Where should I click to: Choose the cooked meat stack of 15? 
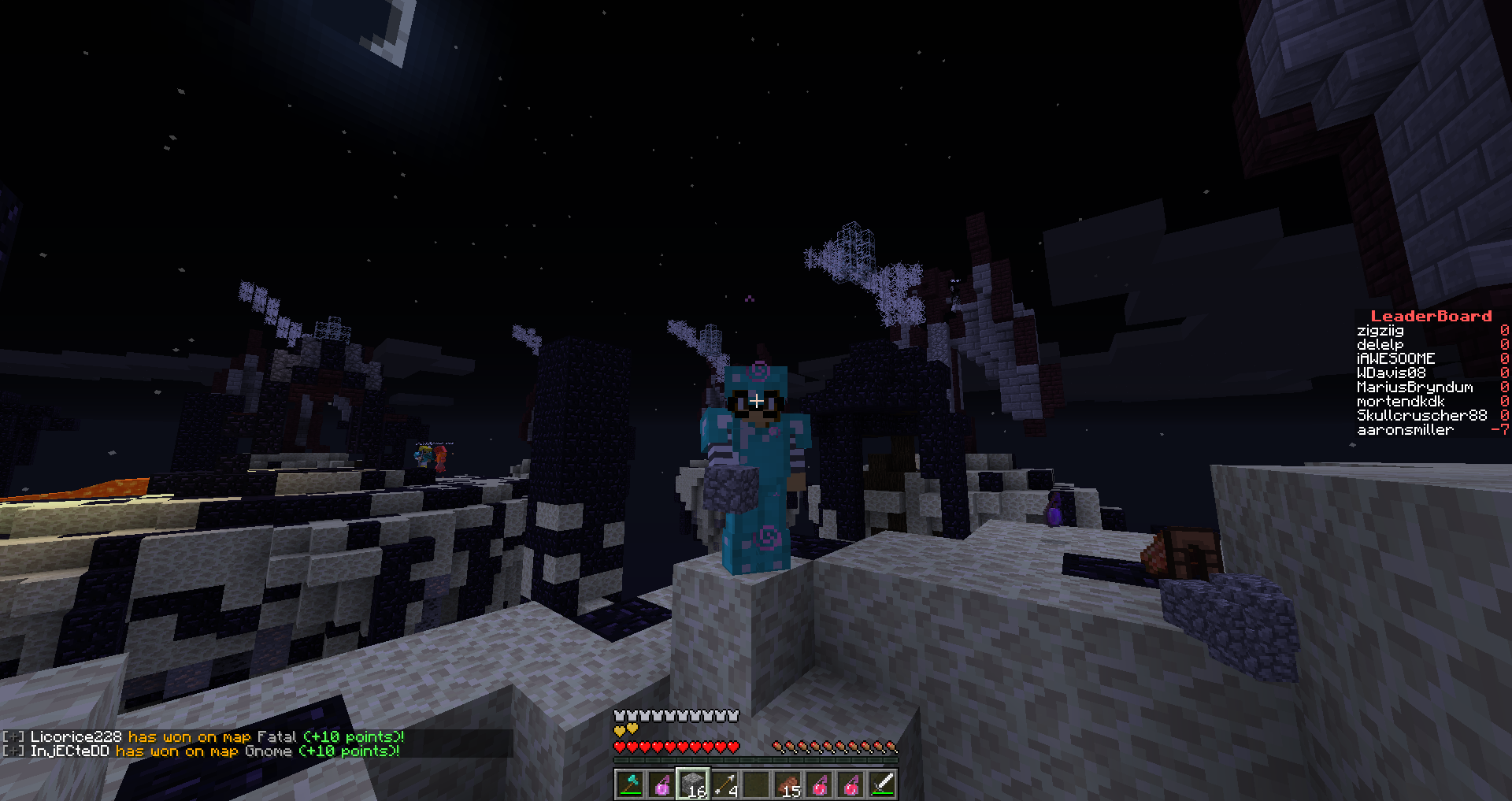pyautogui.click(x=787, y=784)
